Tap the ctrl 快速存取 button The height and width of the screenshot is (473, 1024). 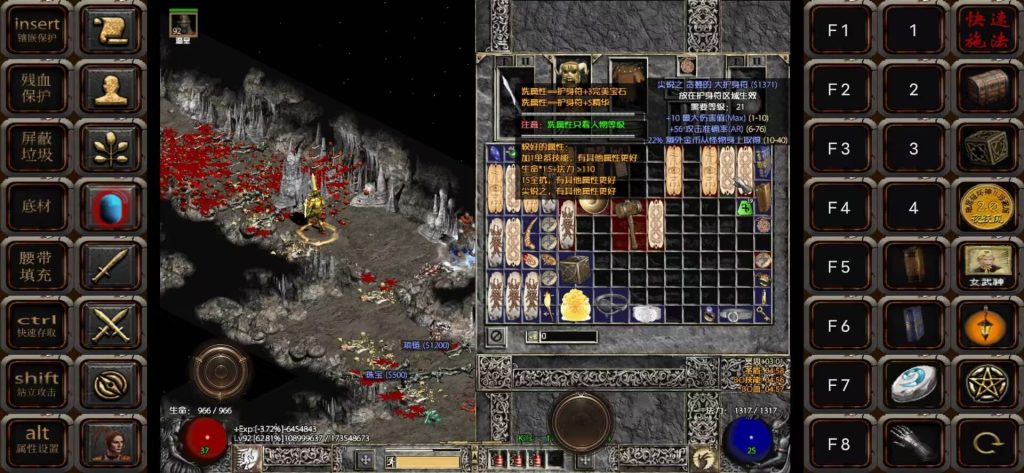(38, 323)
